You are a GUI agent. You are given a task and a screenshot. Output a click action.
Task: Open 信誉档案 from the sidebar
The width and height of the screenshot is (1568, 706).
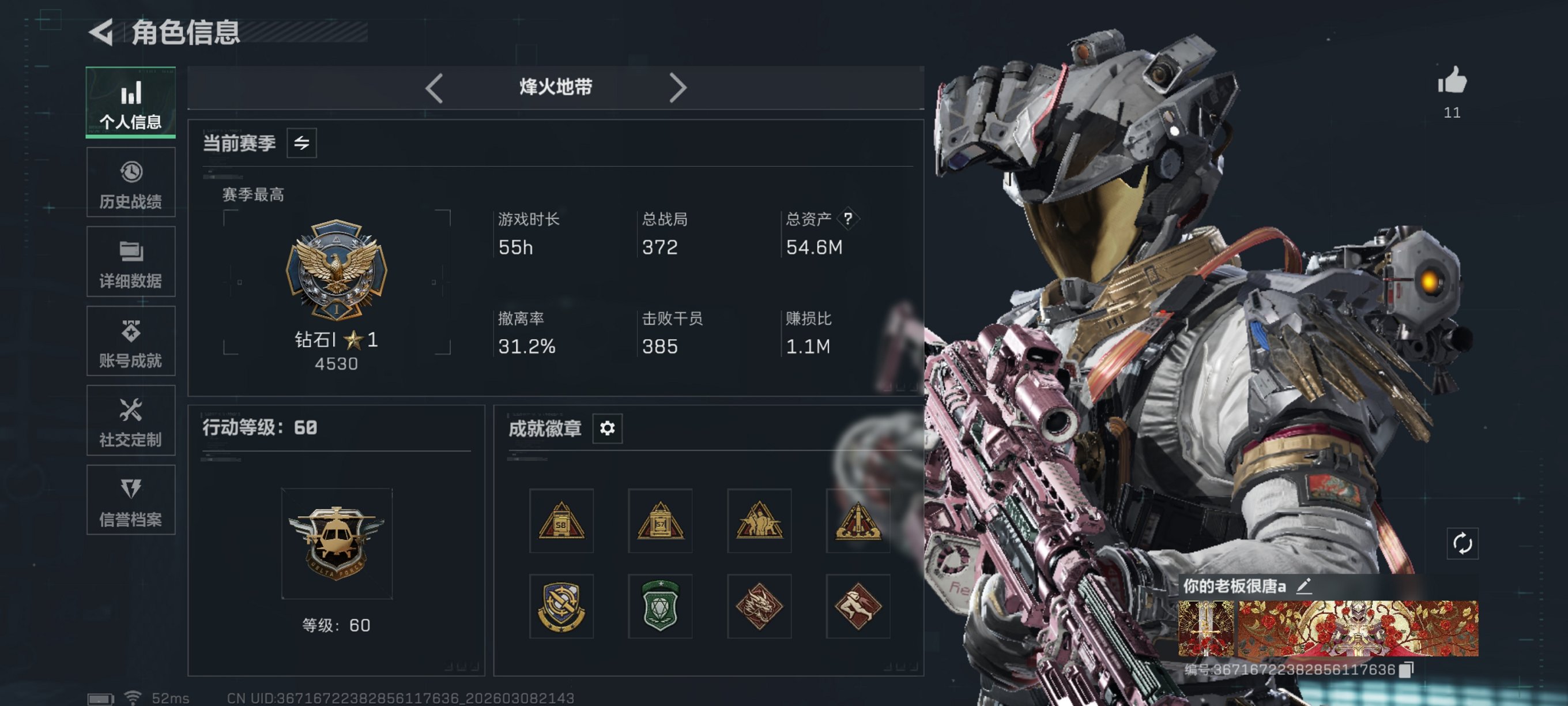(x=131, y=500)
